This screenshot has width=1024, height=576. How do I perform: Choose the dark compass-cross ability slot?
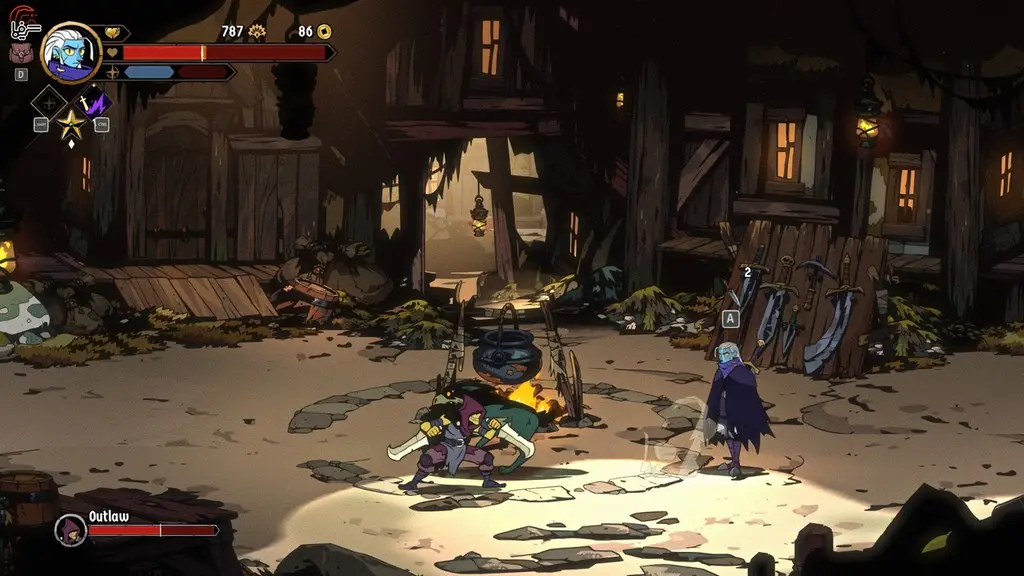click(x=48, y=102)
